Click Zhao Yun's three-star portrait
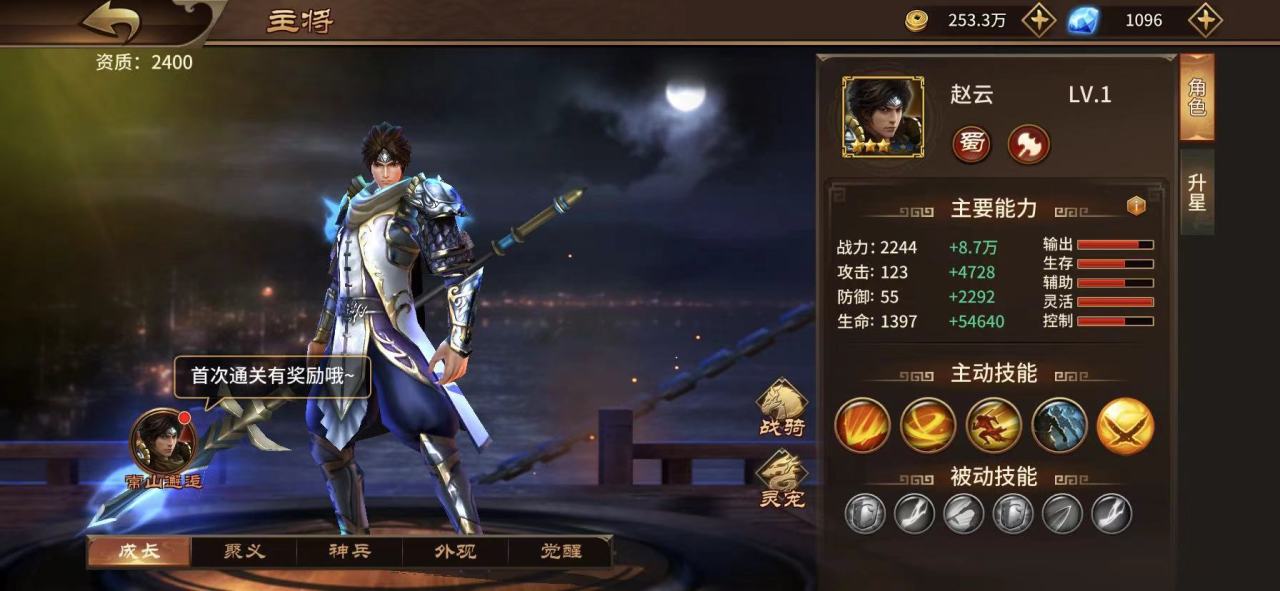The height and width of the screenshot is (591, 1280). (882, 117)
